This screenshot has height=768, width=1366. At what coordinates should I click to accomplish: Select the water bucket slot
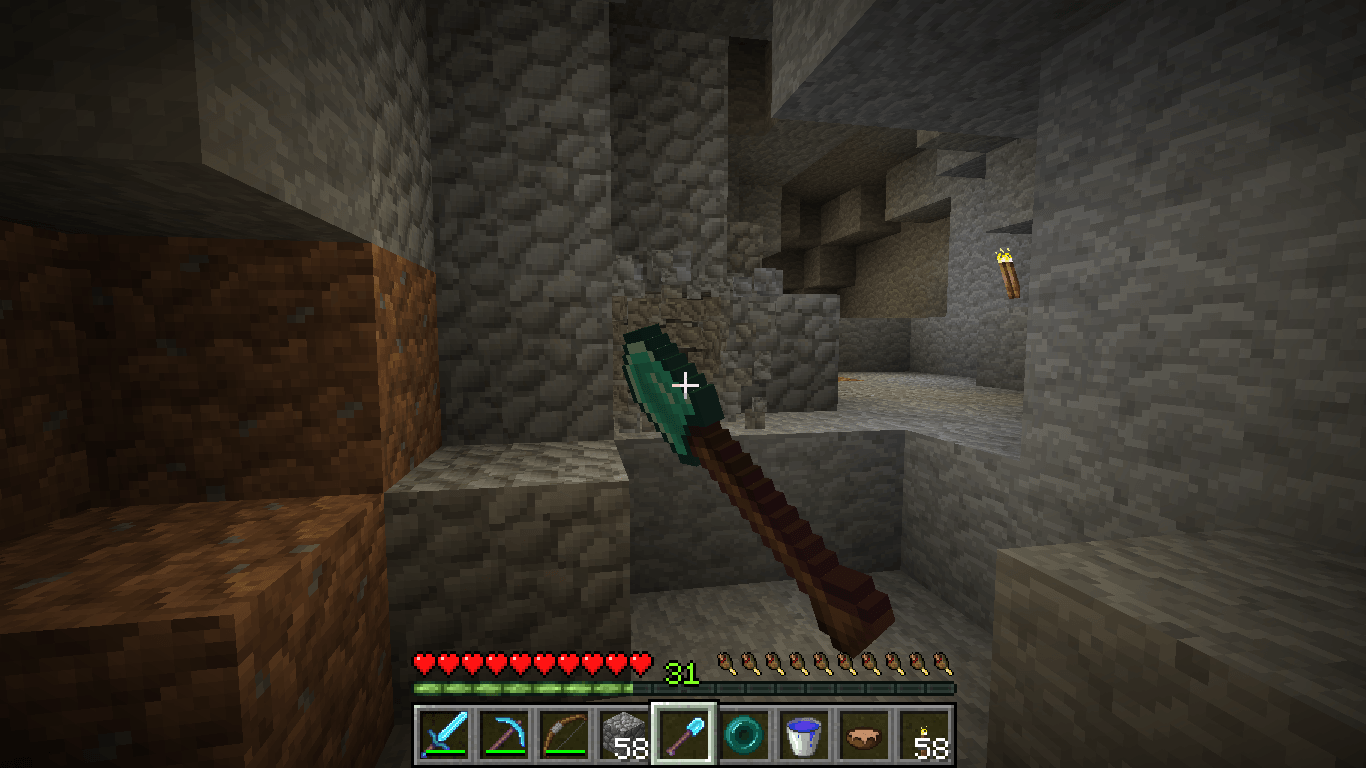[x=804, y=734]
